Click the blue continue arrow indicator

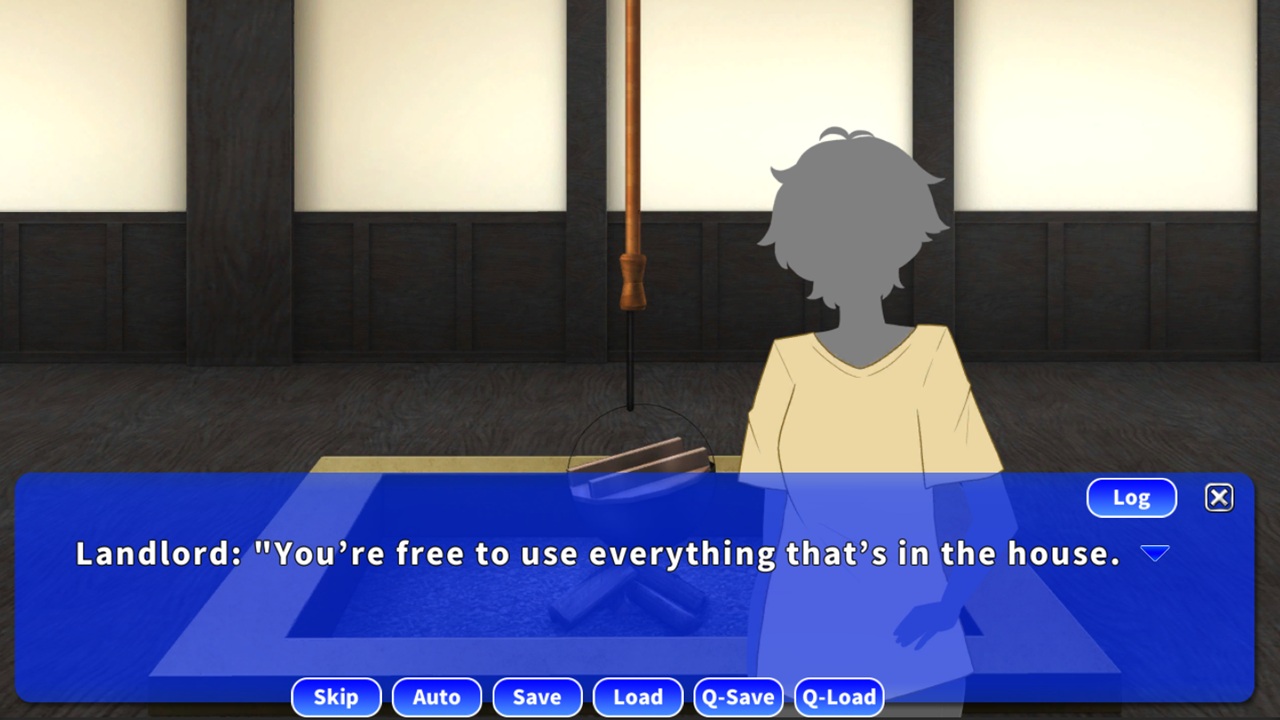tap(1156, 553)
